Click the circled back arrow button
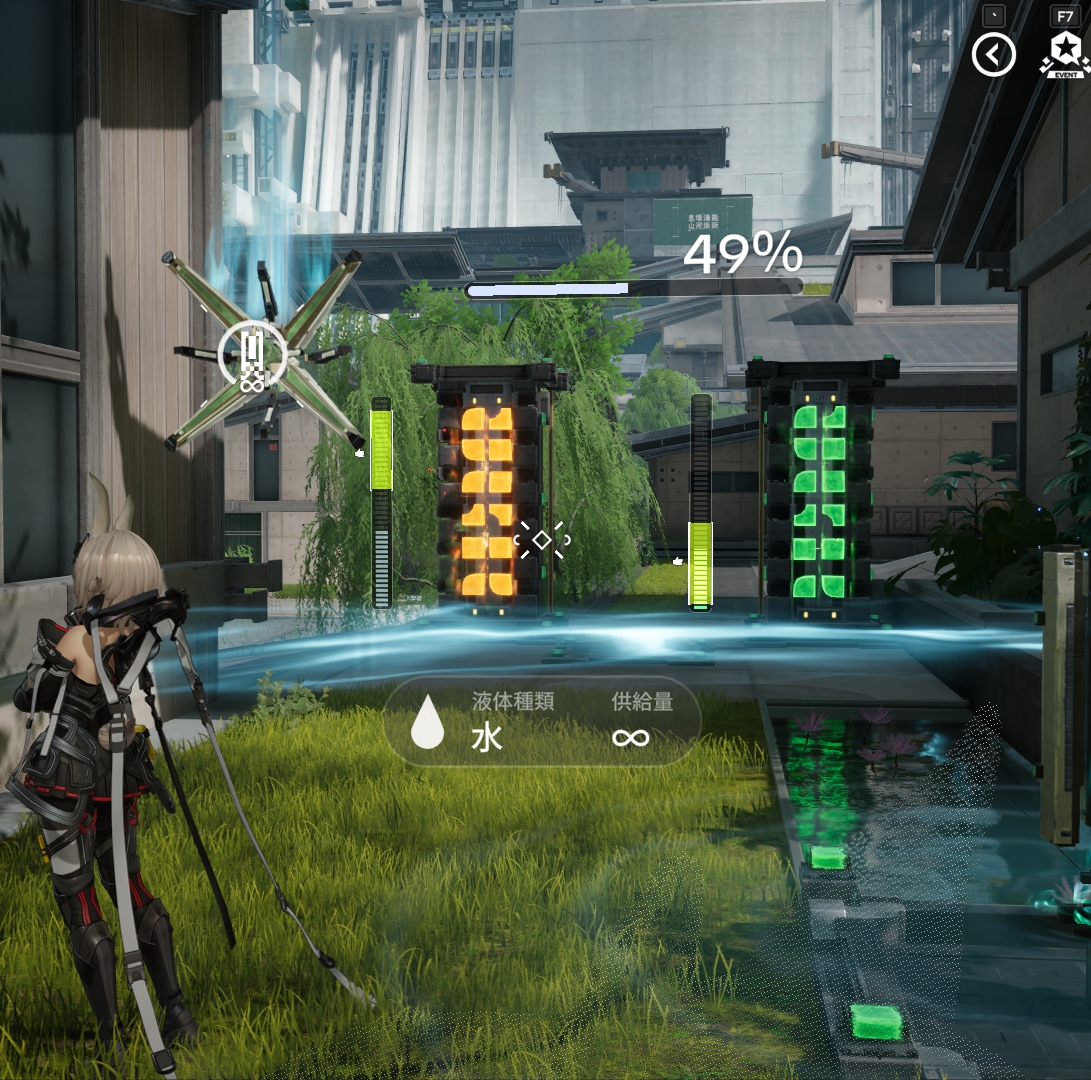The height and width of the screenshot is (1080, 1091). [x=993, y=55]
